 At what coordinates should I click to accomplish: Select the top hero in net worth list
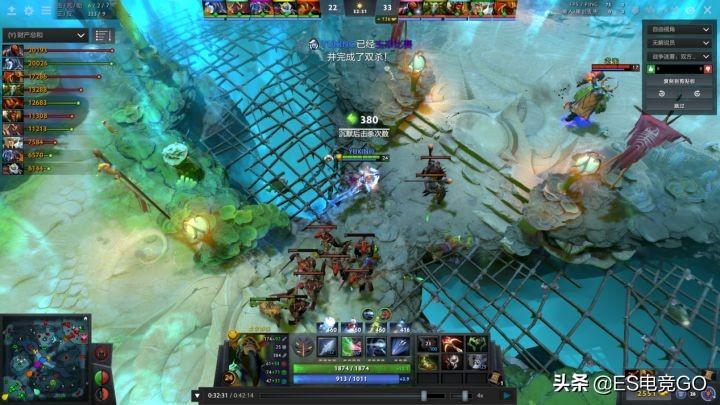pyautogui.click(x=13, y=50)
